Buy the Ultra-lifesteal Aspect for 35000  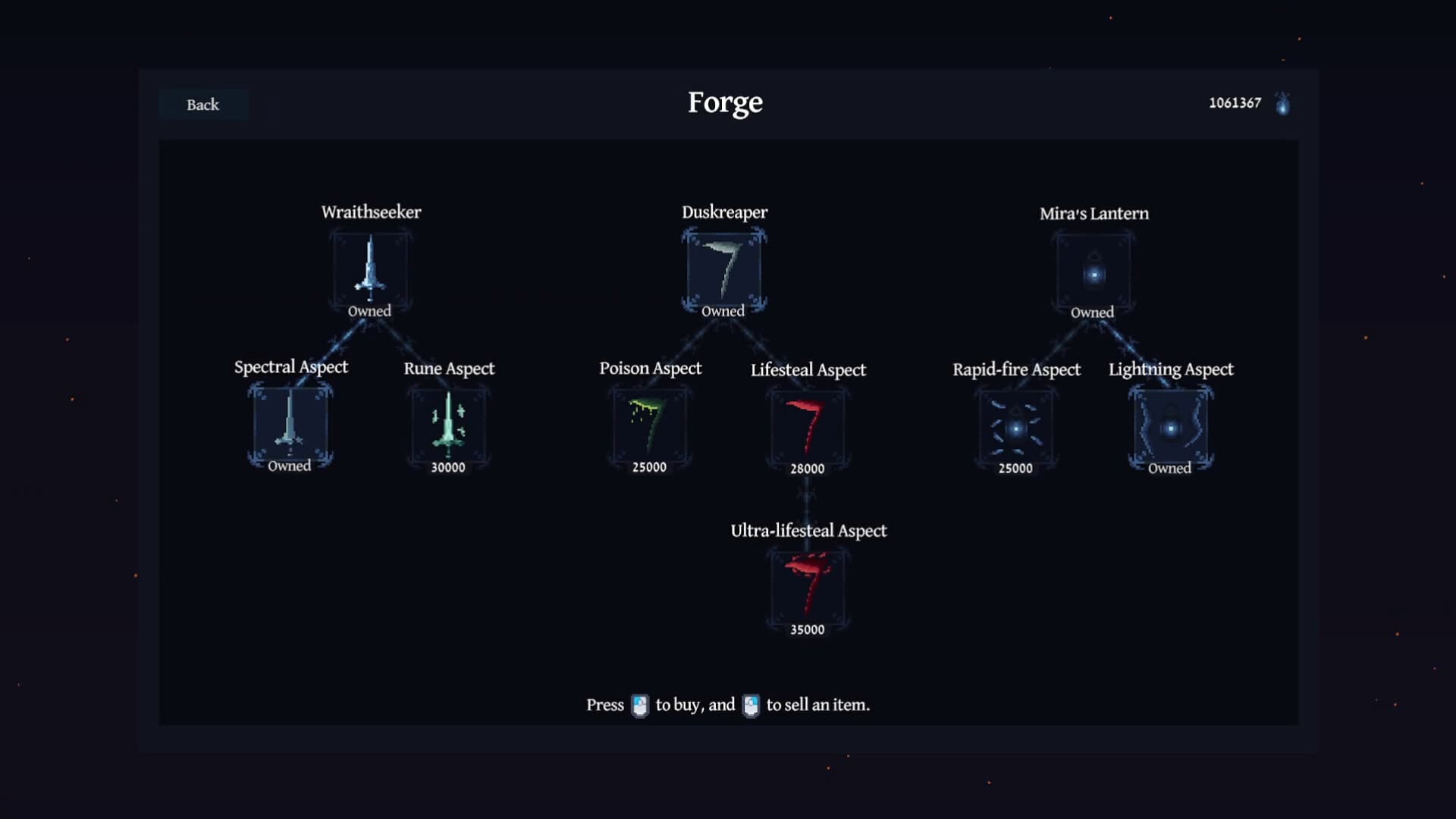click(808, 589)
